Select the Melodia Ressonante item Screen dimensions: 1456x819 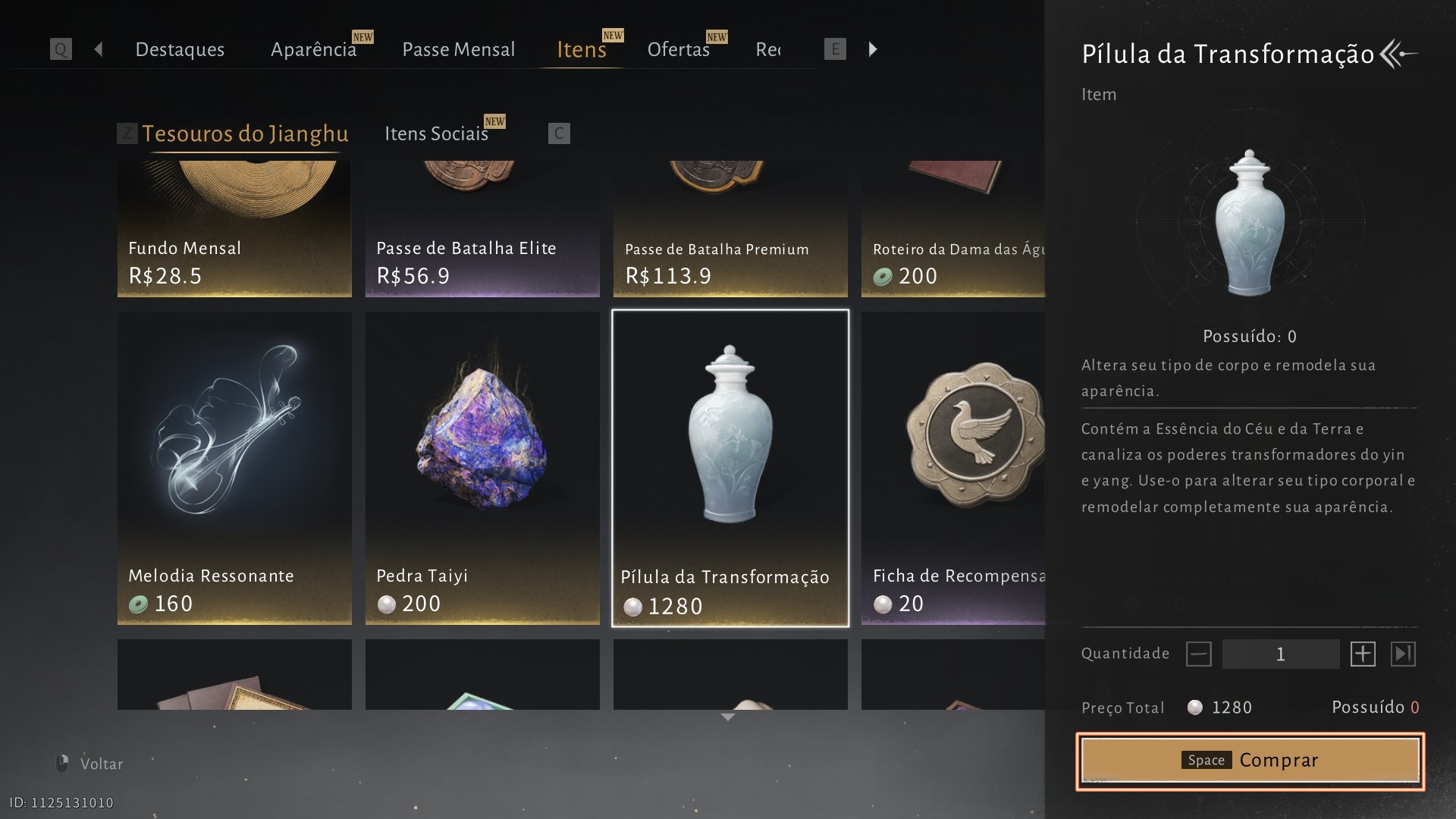pyautogui.click(x=234, y=468)
